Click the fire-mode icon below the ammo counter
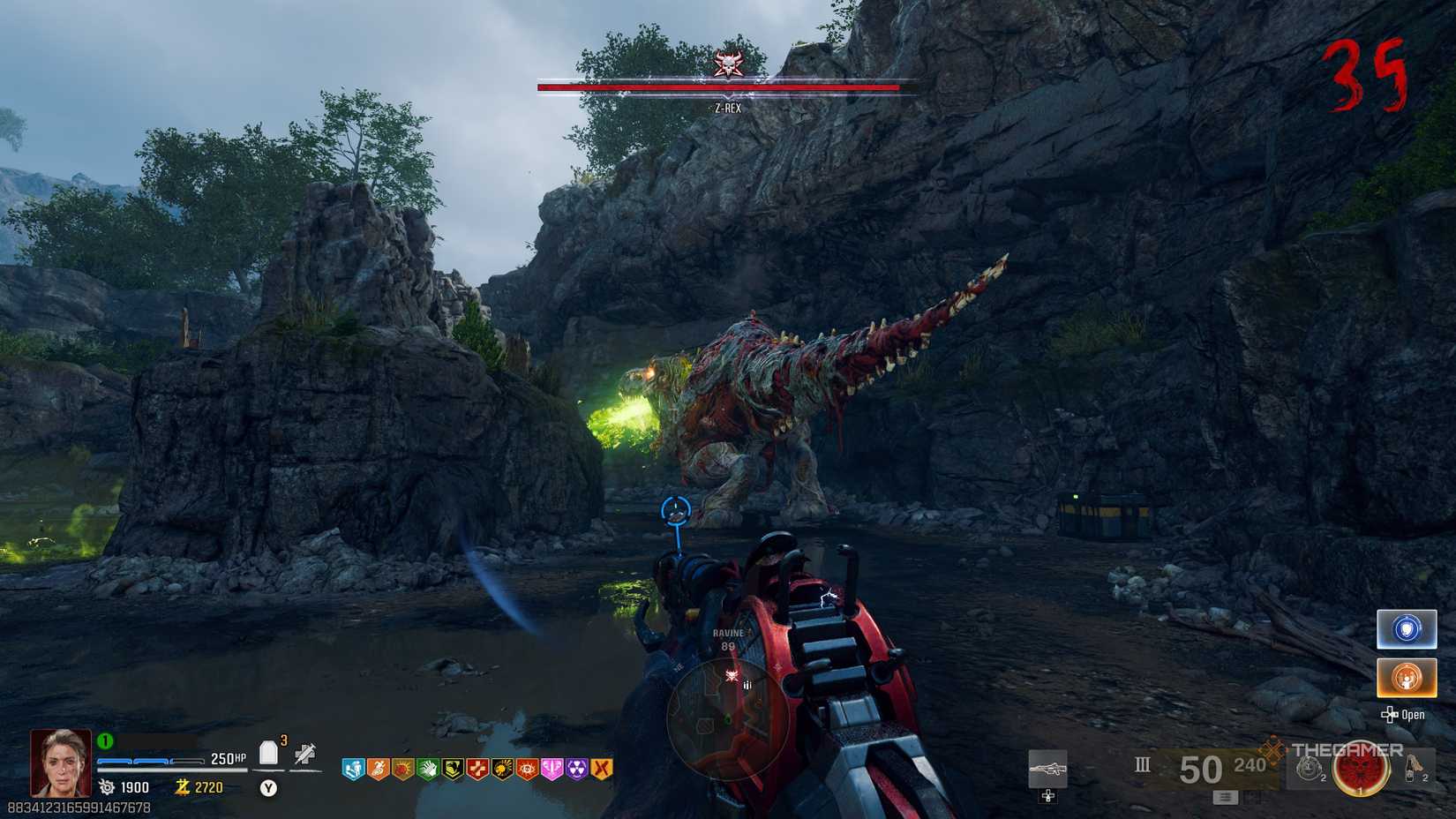Image resolution: width=1456 pixels, height=819 pixels. point(1225,797)
